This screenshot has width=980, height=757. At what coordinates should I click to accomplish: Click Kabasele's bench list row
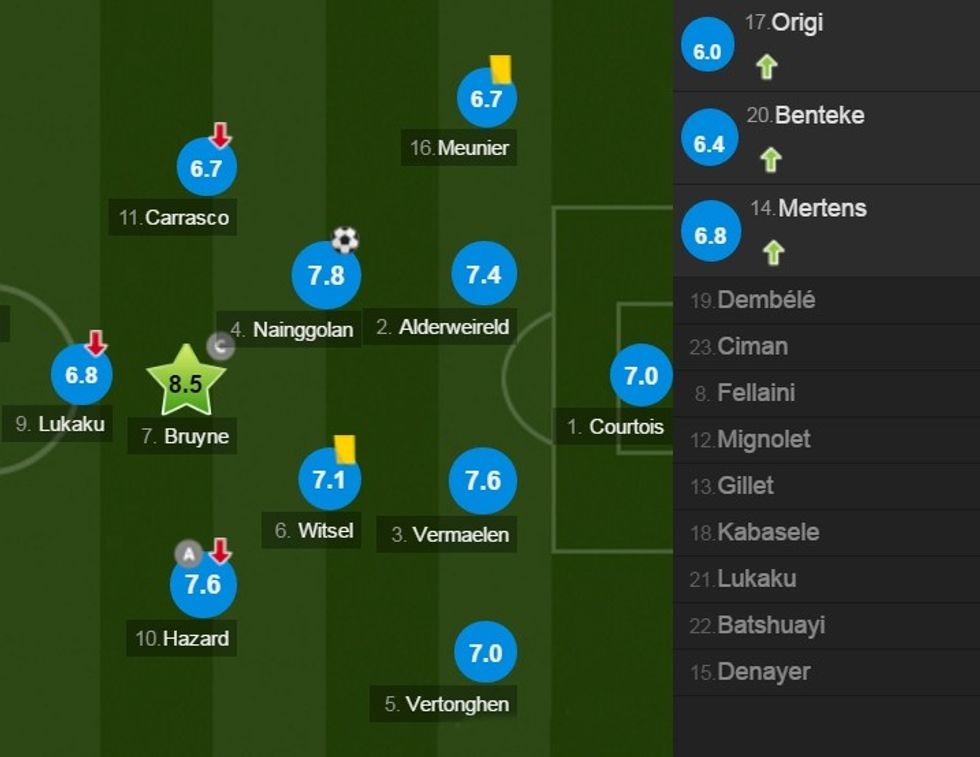768,532
